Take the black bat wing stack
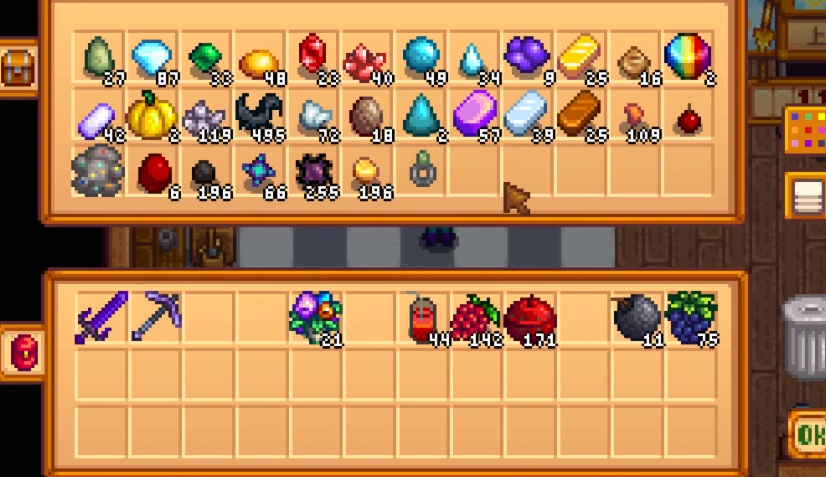Image resolution: width=826 pixels, height=477 pixels. click(260, 116)
